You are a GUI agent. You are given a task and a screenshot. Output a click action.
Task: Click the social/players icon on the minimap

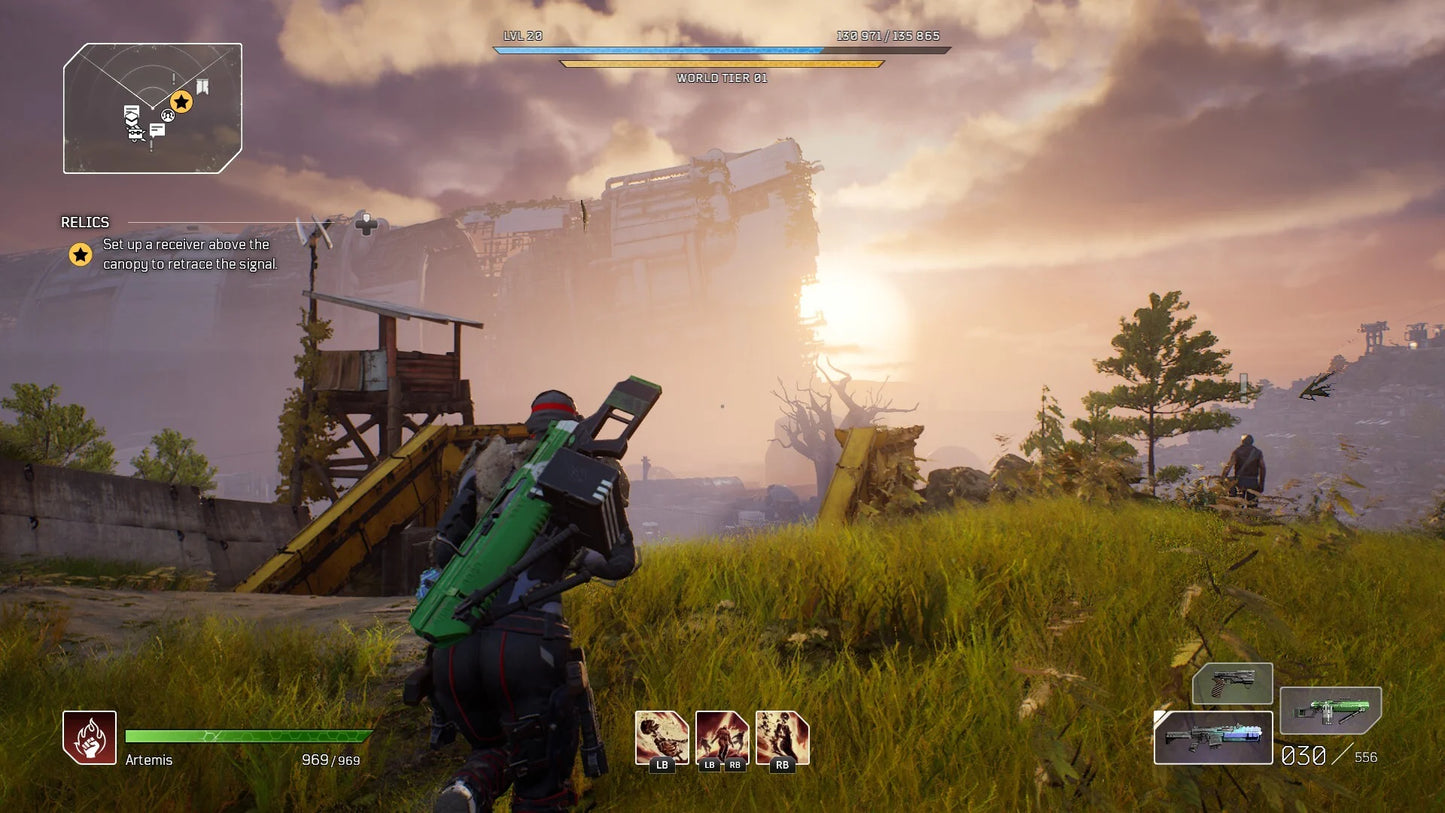[167, 116]
